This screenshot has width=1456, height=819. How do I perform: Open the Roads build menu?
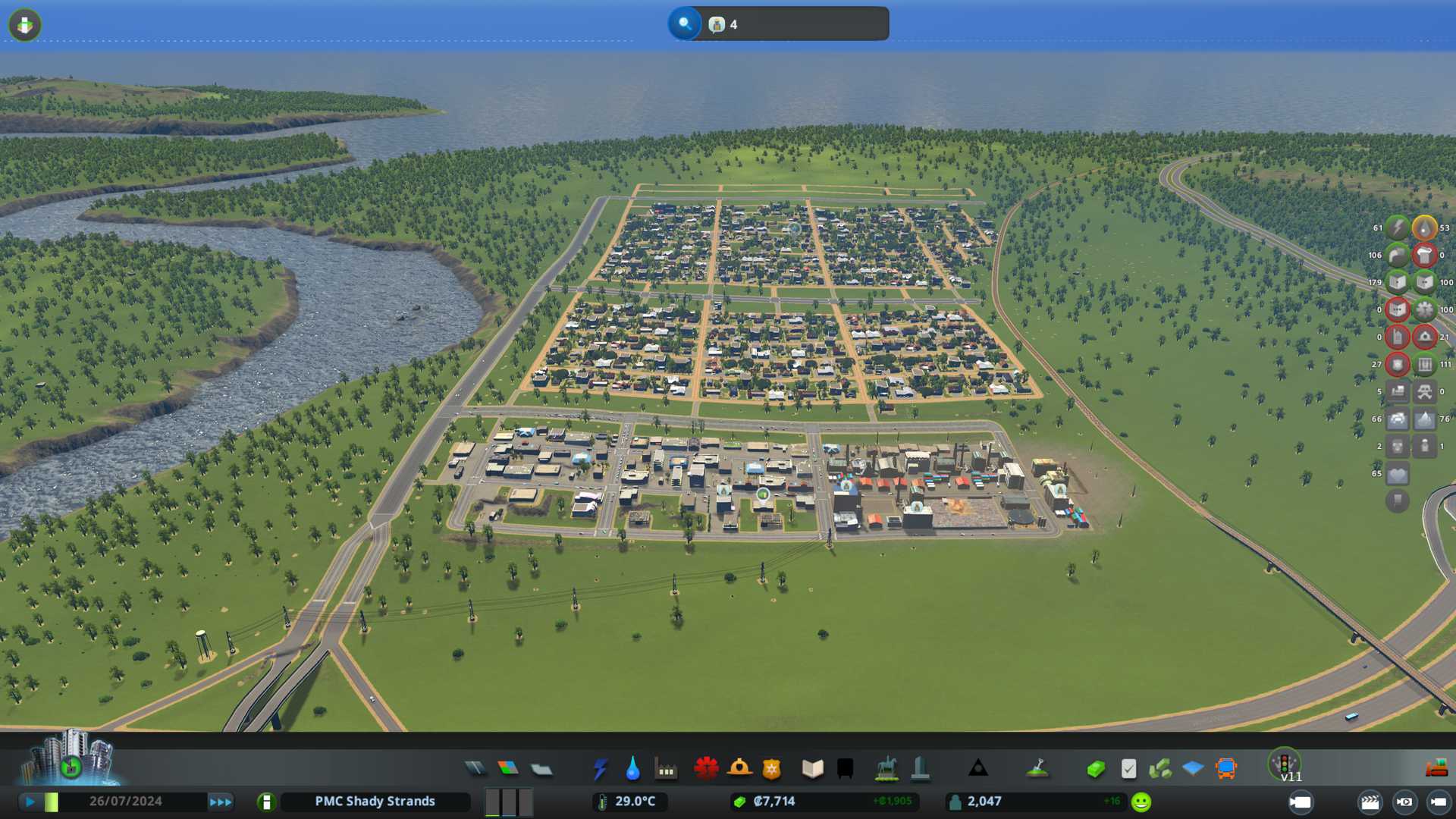[x=475, y=769]
